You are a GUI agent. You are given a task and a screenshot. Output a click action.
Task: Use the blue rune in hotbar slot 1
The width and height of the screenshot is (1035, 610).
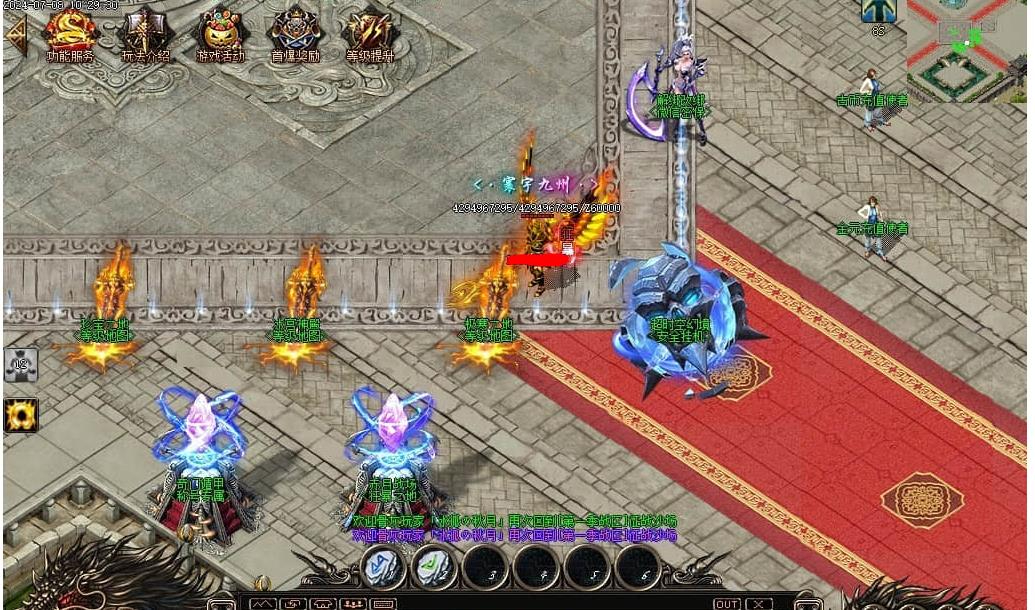(384, 567)
